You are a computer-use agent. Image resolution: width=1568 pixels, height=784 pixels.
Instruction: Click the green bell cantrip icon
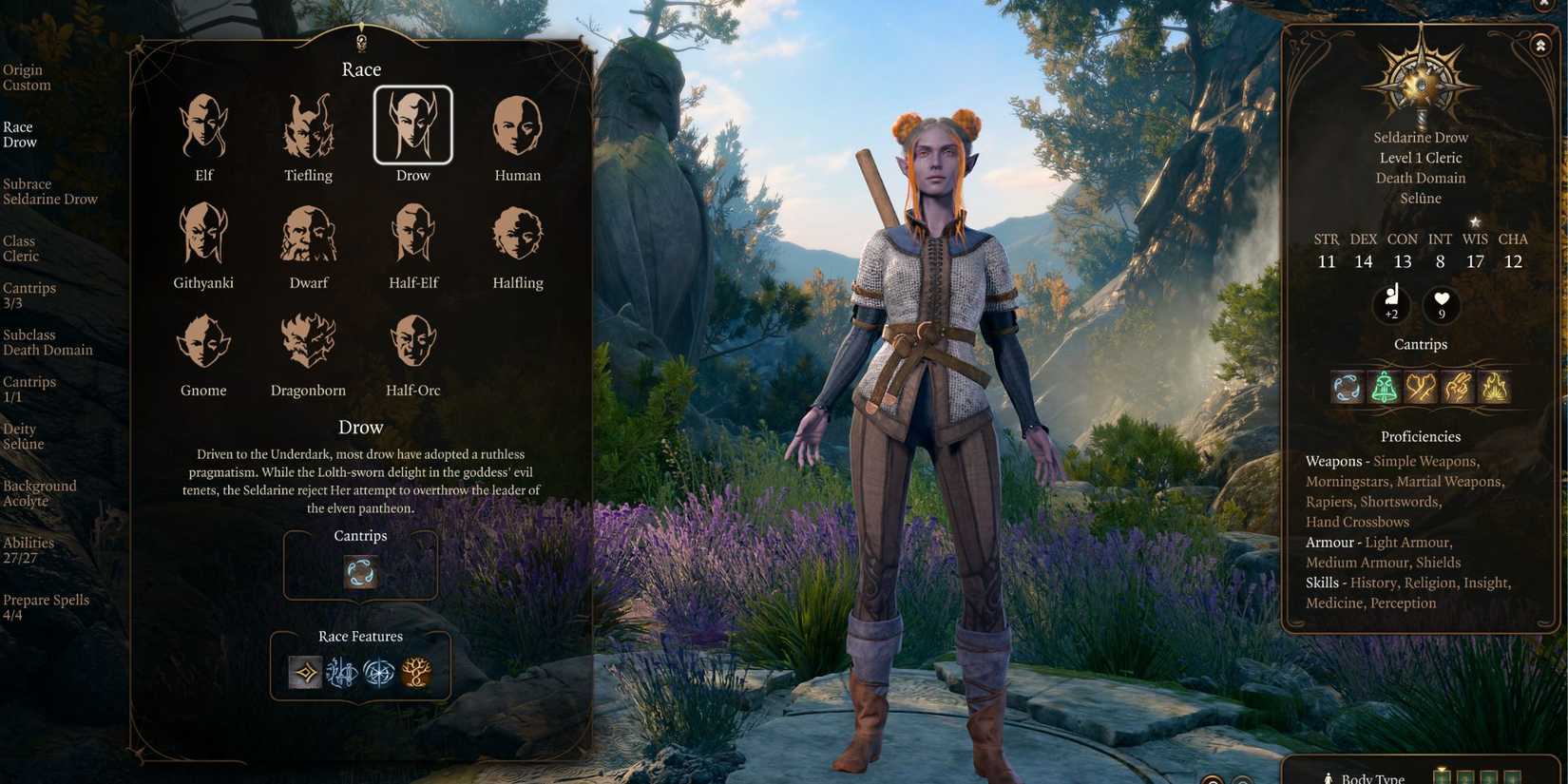1383,386
